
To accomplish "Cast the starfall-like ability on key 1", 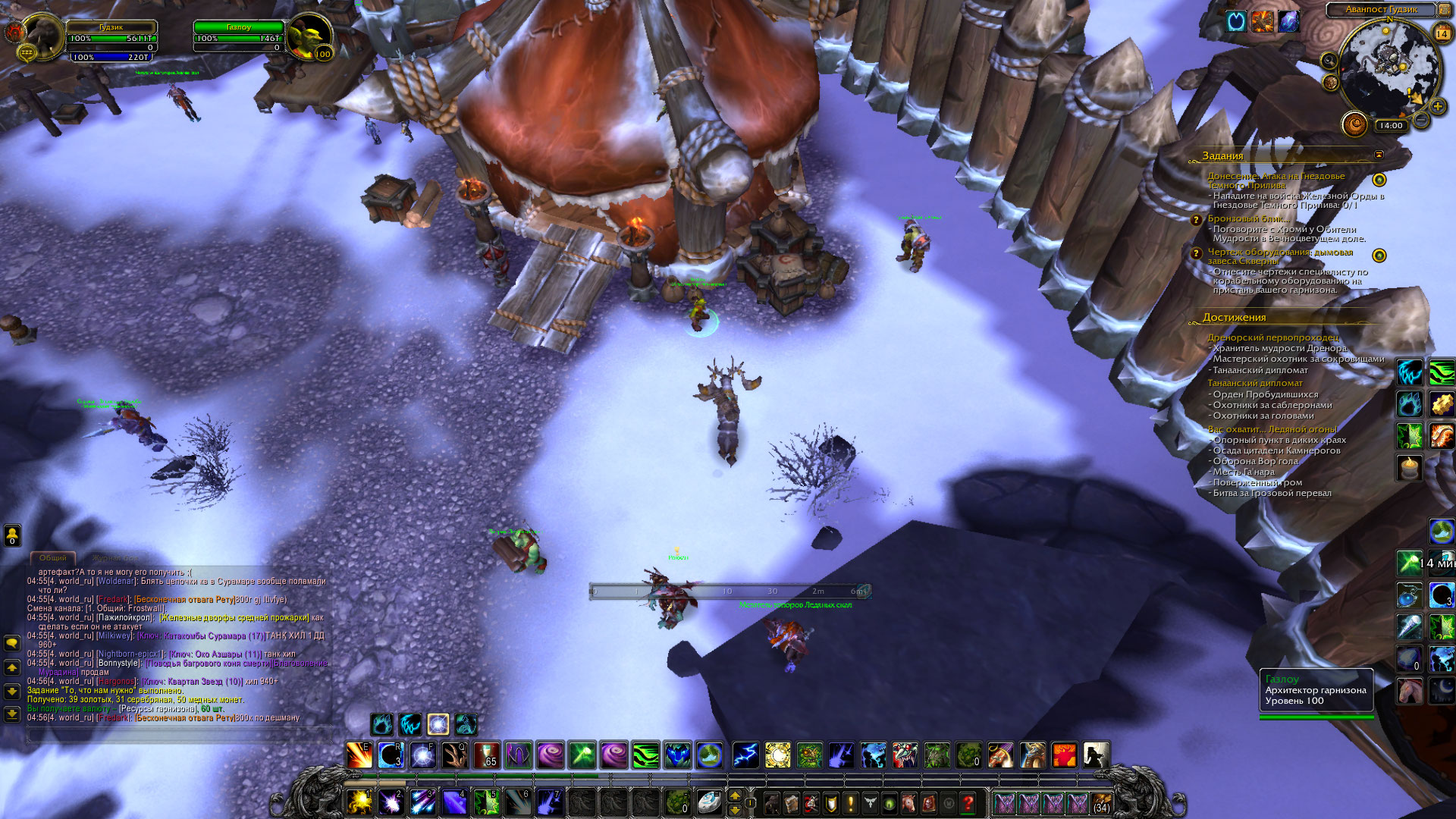I will tap(359, 802).
